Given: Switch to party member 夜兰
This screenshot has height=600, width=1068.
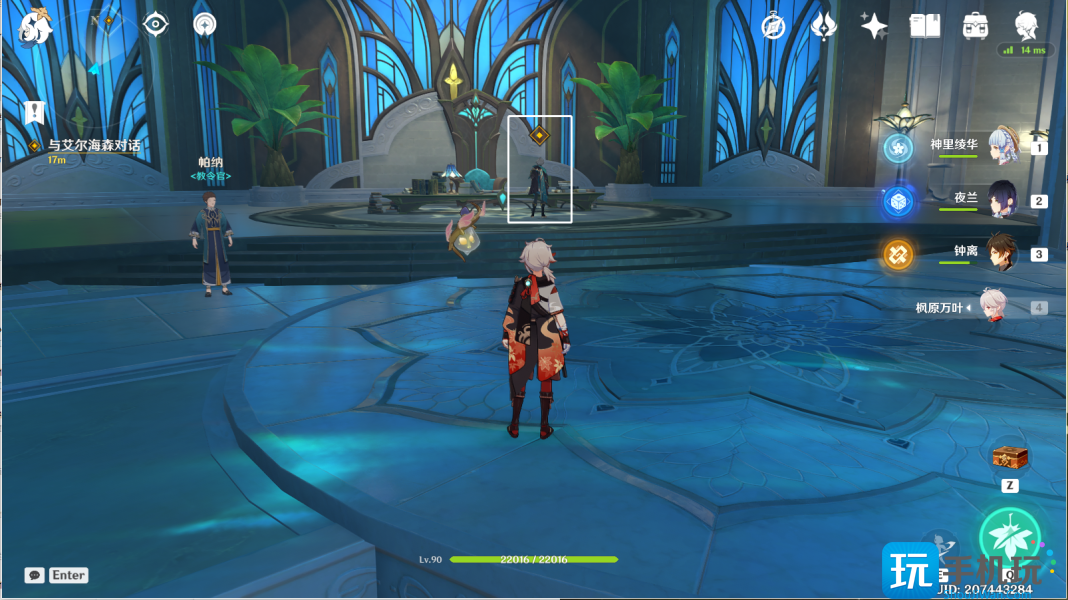Looking at the screenshot, I should coord(1002,200).
